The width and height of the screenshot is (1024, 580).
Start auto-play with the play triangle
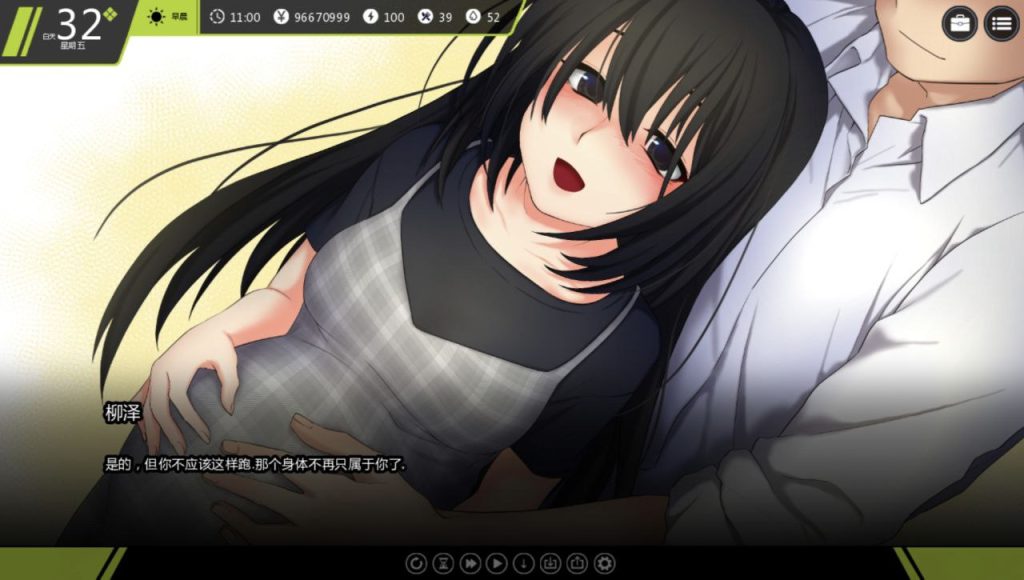(x=496, y=563)
